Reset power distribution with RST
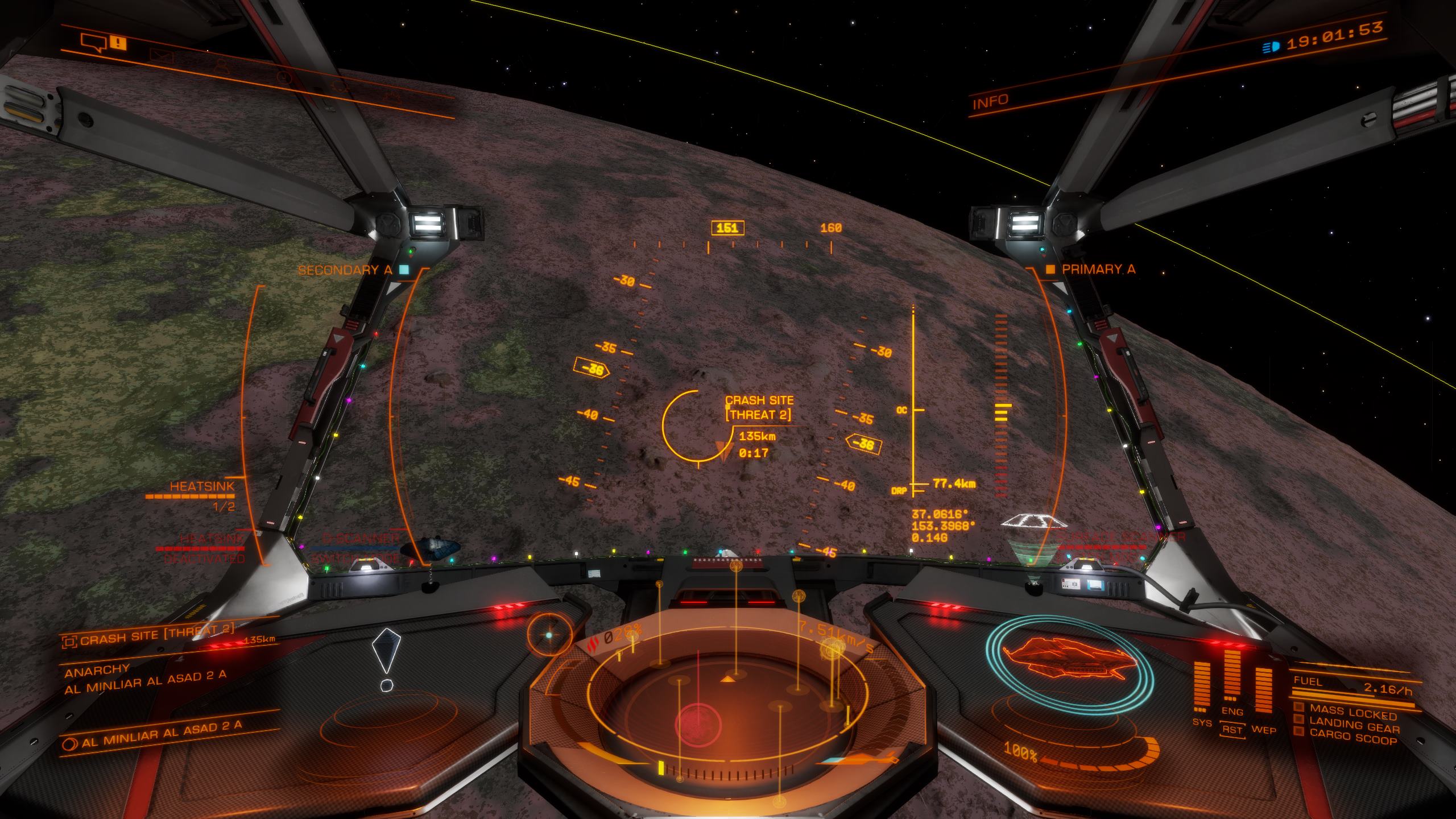1456x819 pixels. click(x=1232, y=730)
